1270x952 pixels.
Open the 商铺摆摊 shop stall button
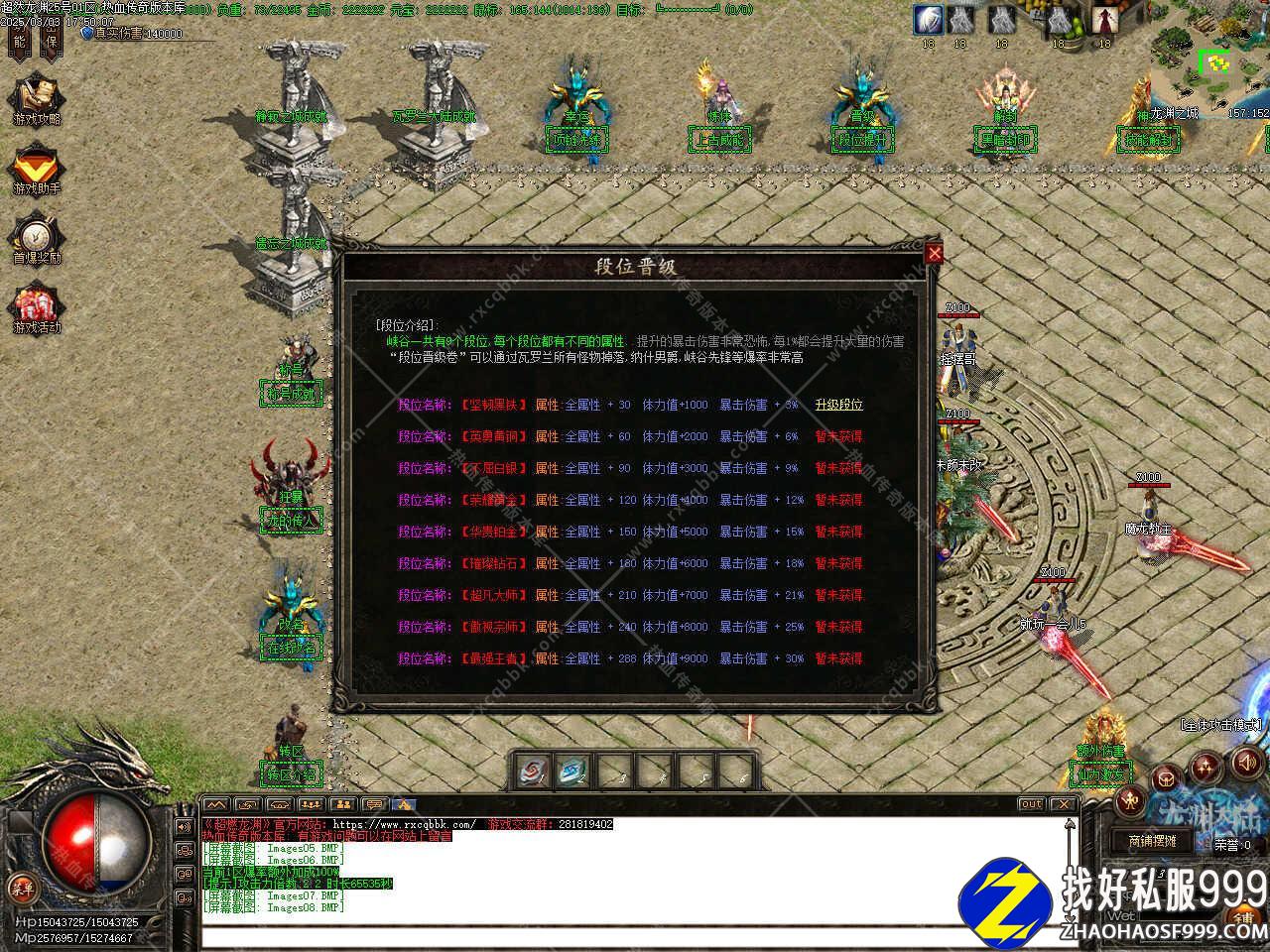point(1151,840)
